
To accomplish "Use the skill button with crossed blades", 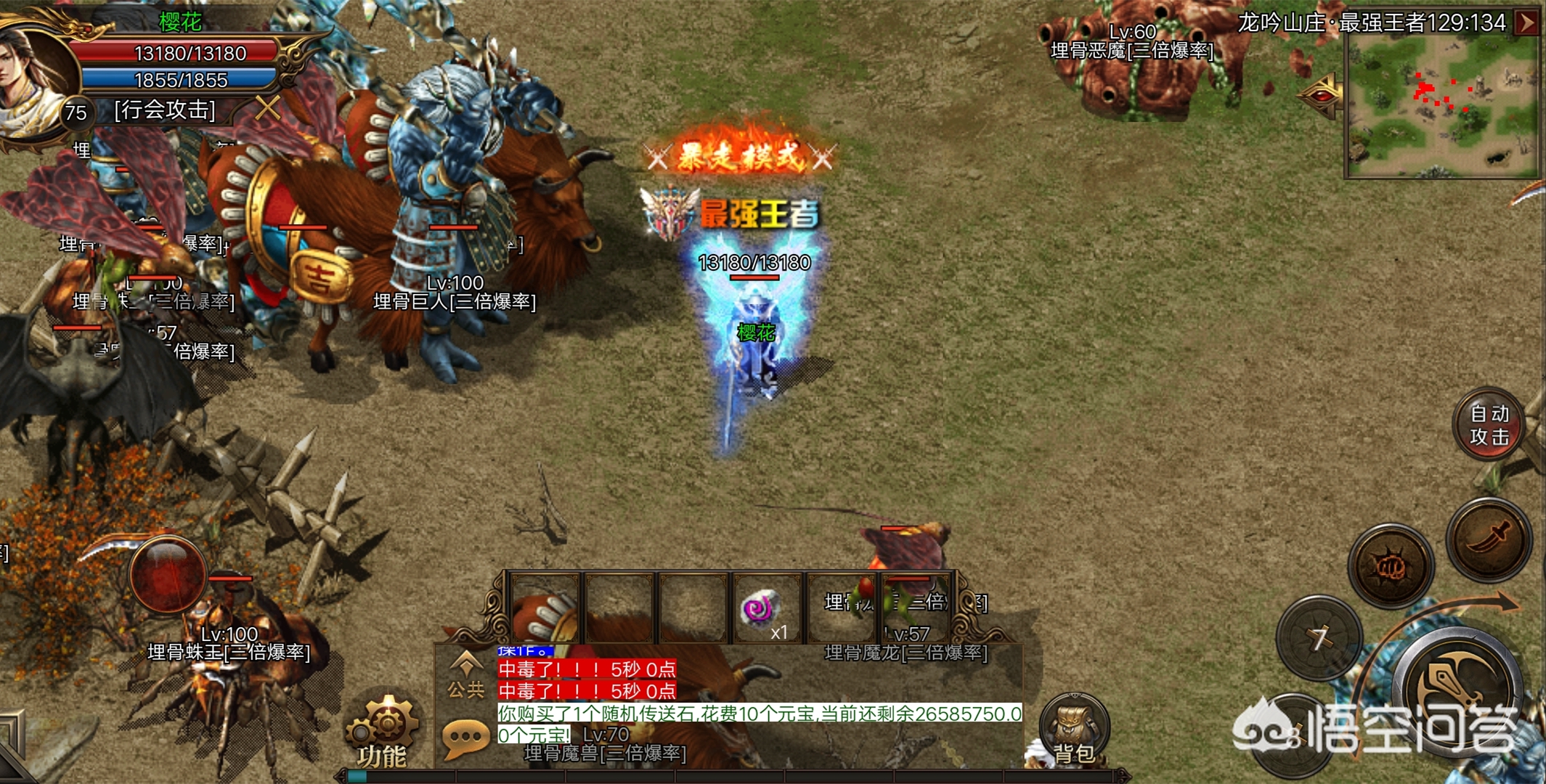I will click(x=1318, y=639).
